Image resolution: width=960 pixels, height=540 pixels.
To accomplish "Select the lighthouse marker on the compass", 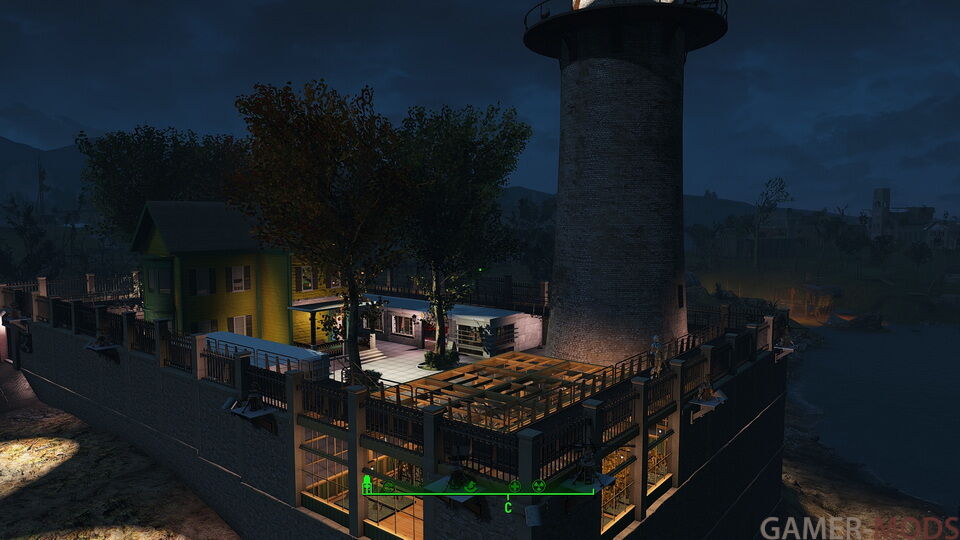I will coord(367,485).
